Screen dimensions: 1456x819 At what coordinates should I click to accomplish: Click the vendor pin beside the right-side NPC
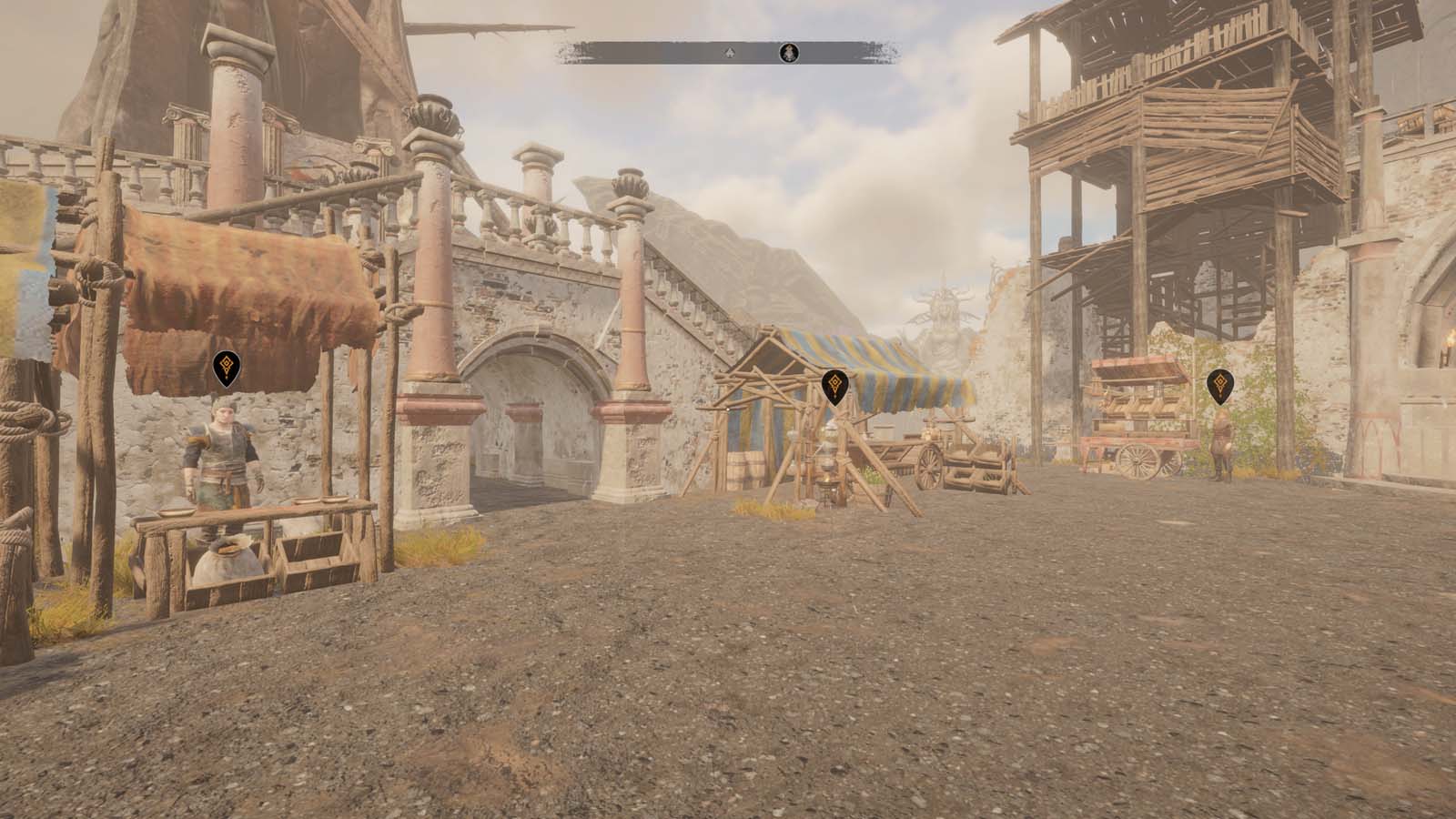[x=1219, y=385]
